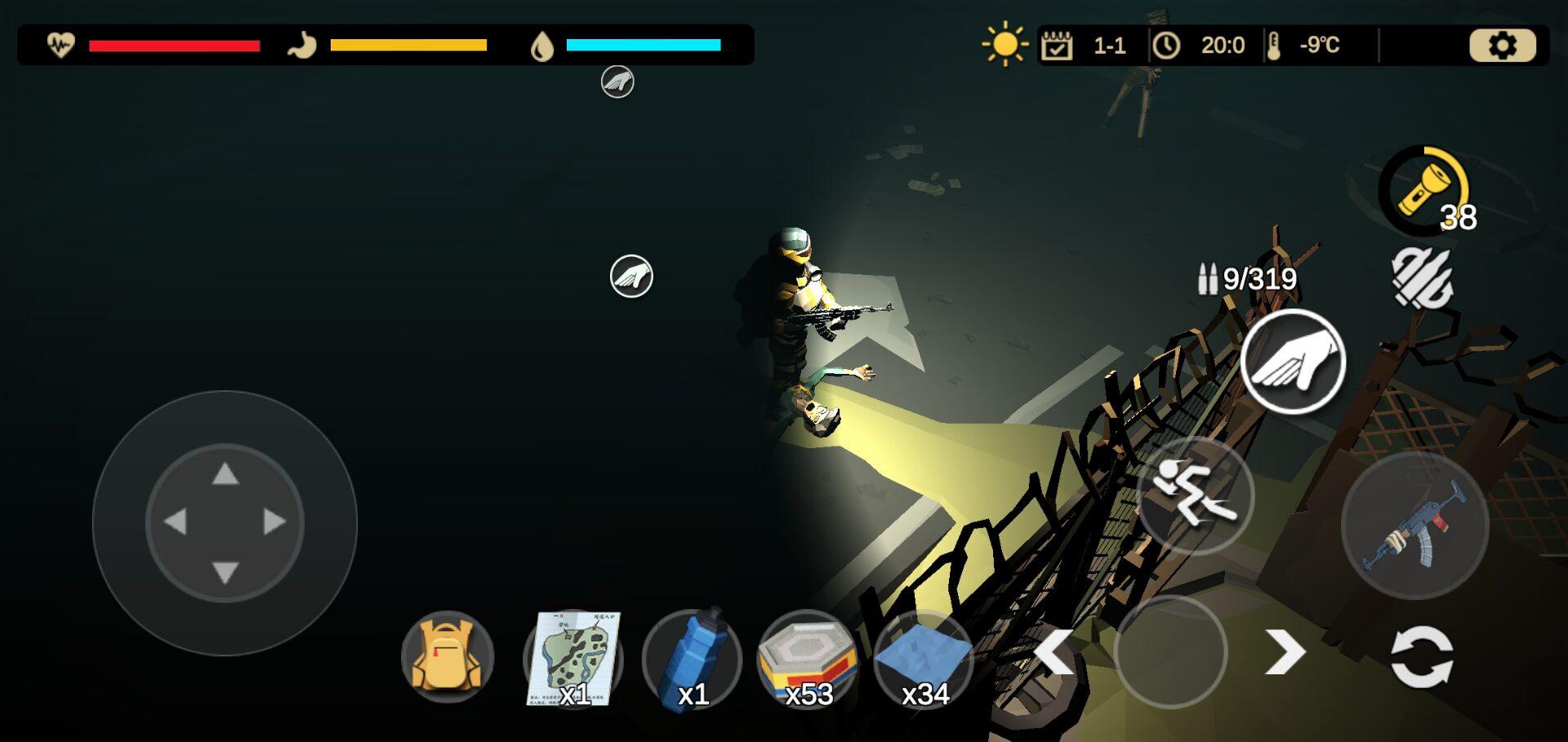Image resolution: width=1568 pixels, height=742 pixels.
Task: Tap the empty circular quick slot
Action: click(1170, 652)
